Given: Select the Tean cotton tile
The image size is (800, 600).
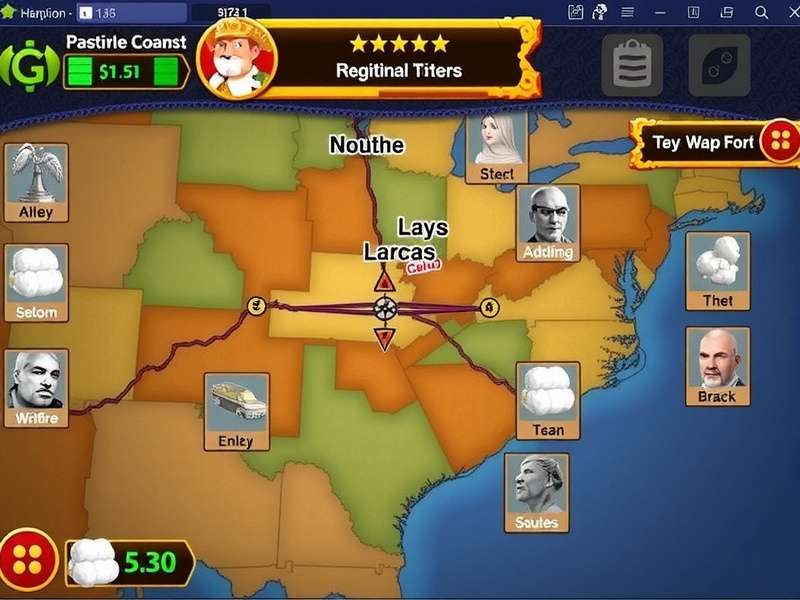Looking at the screenshot, I should point(548,400).
